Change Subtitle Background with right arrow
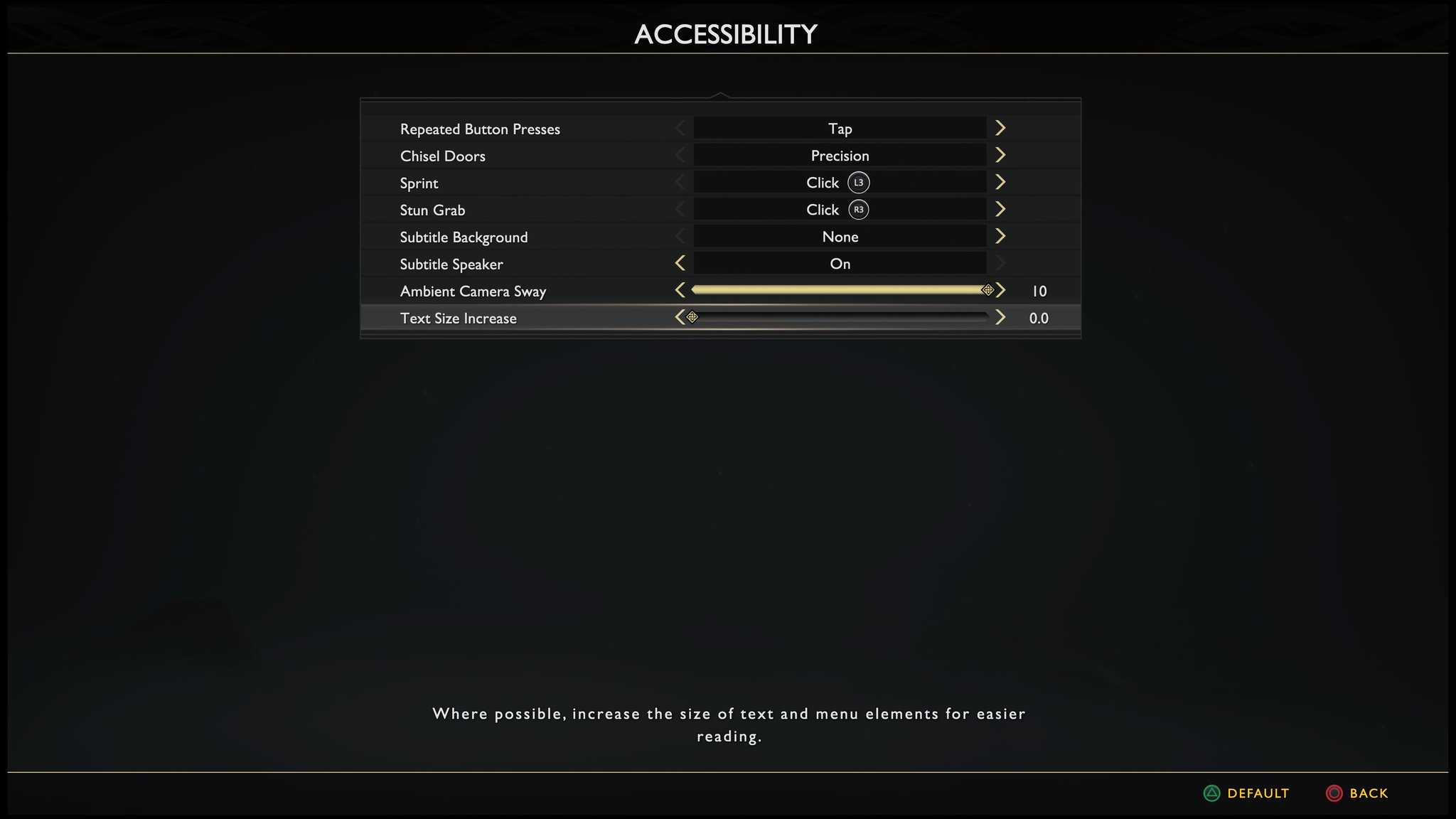Screen dimensions: 1456x819 tap(1000, 236)
